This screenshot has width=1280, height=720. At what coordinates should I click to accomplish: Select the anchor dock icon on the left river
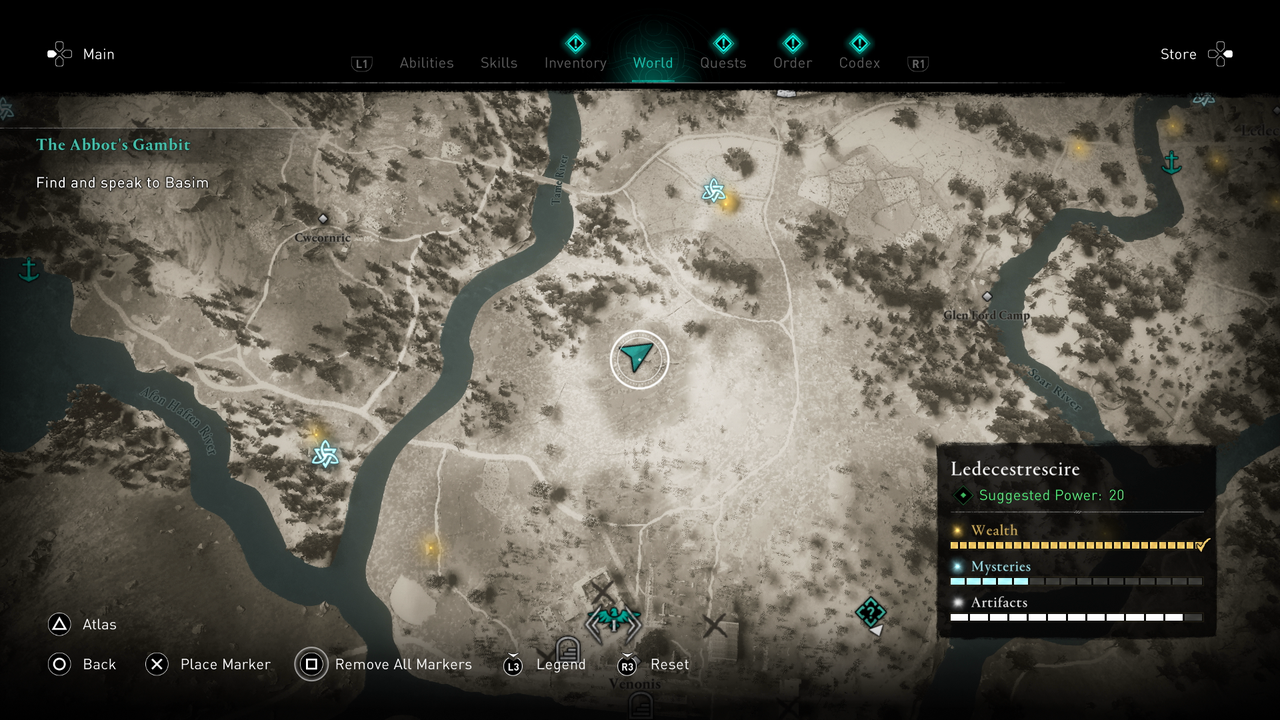click(x=29, y=269)
